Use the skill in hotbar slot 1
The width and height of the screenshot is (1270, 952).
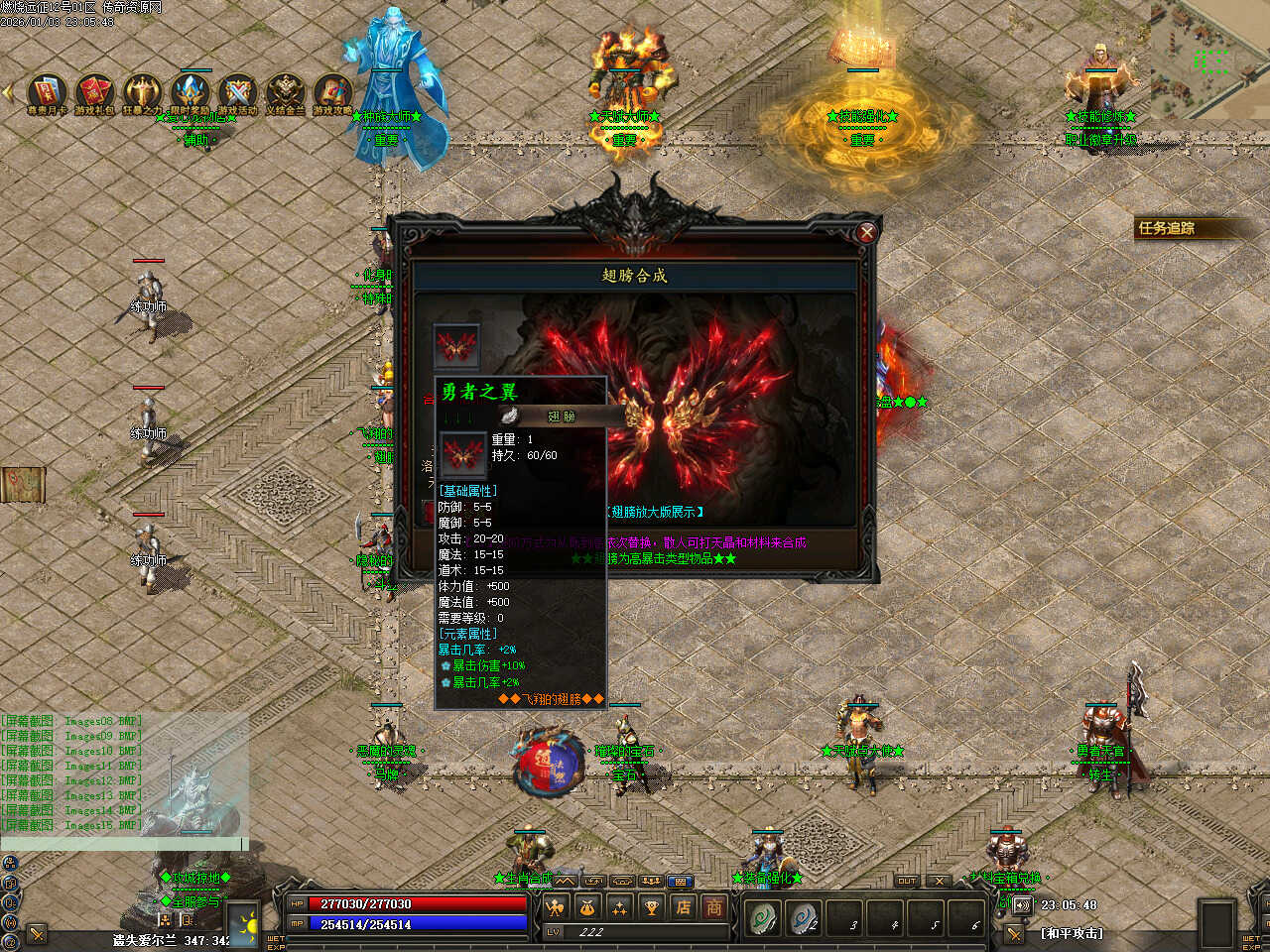coord(763,918)
